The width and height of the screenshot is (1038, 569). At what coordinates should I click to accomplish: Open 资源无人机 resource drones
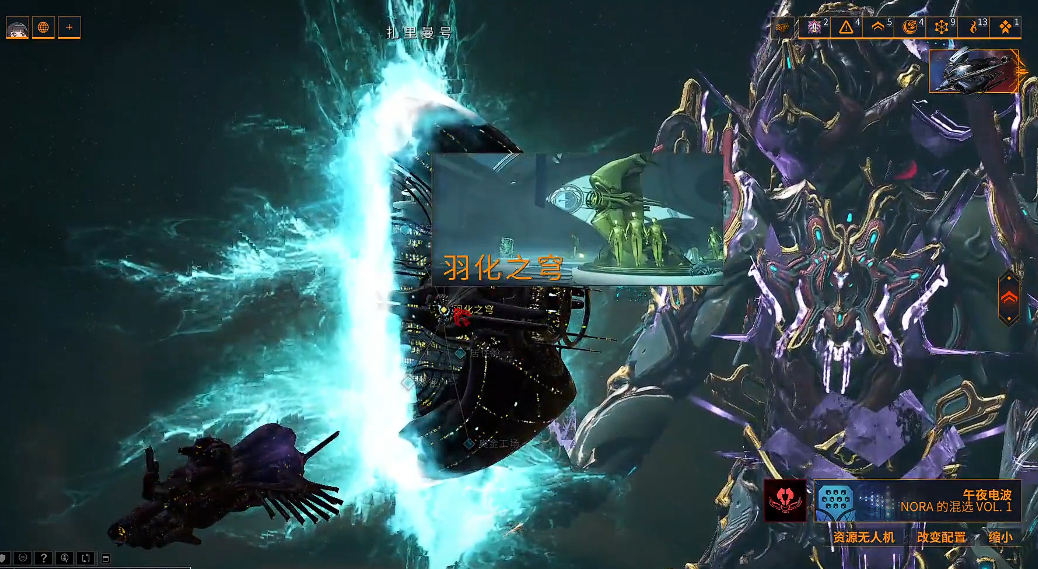pyautogui.click(x=866, y=537)
